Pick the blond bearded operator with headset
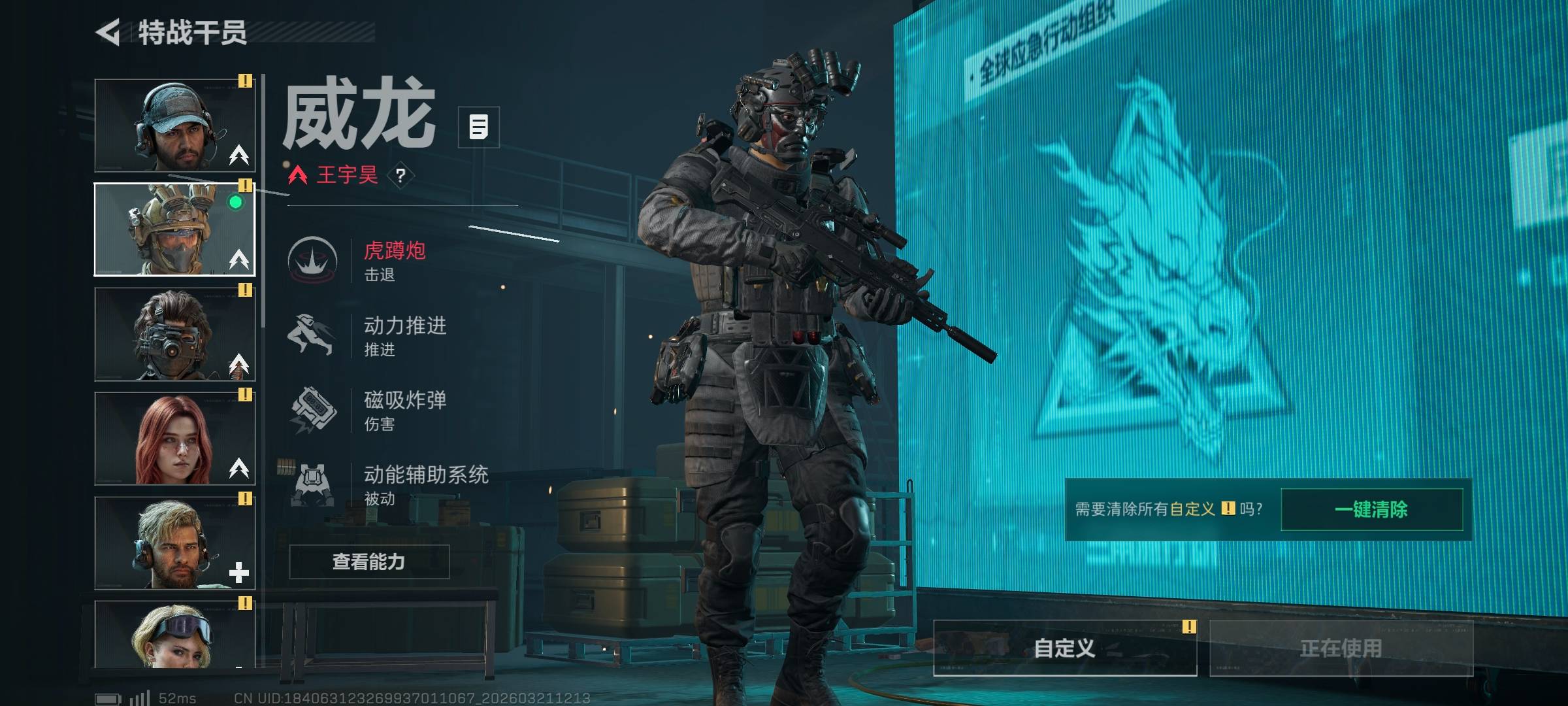Viewport: 1568px width, 706px height. 174,543
